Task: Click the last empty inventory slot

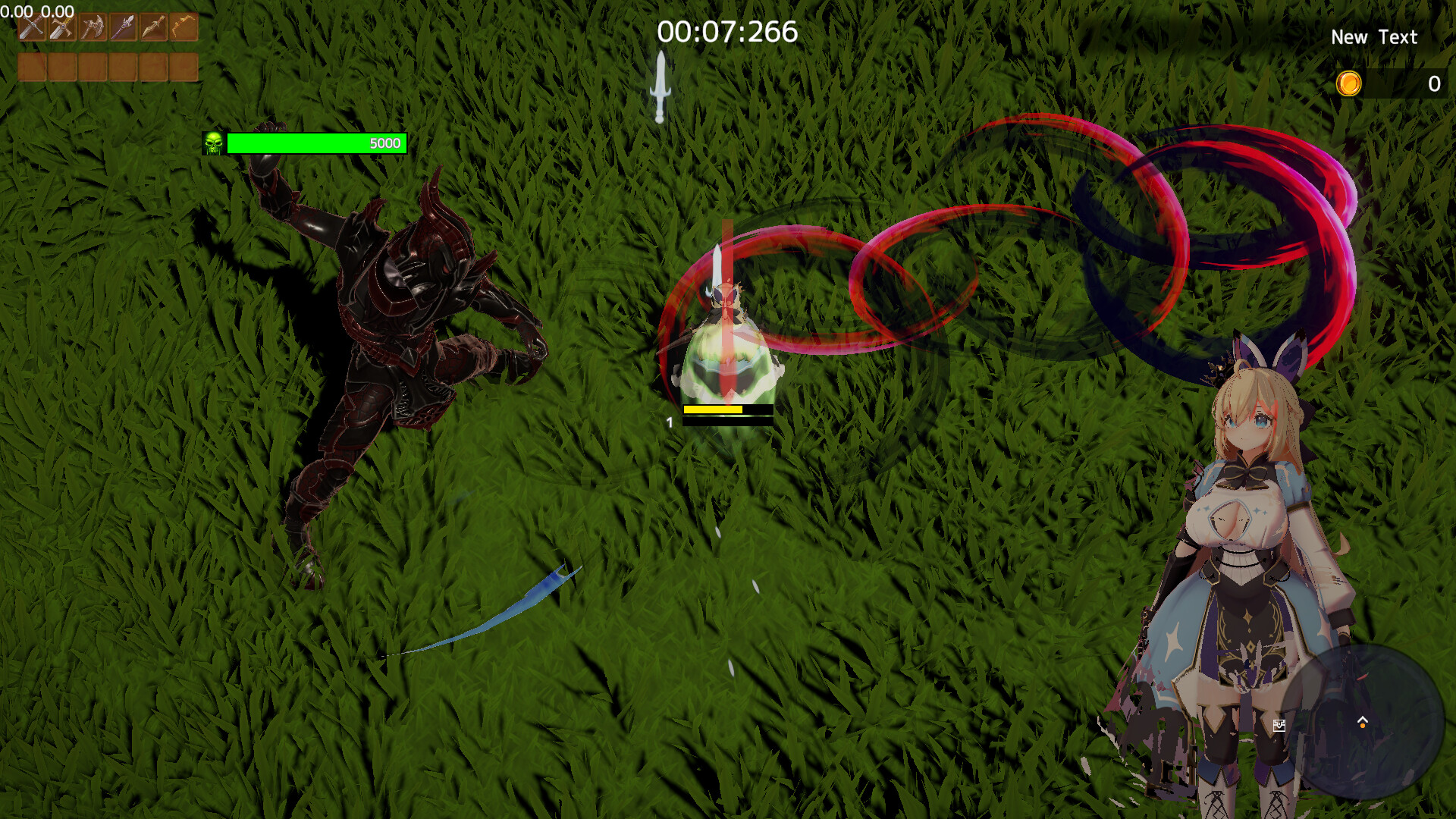Action: pyautogui.click(x=184, y=68)
